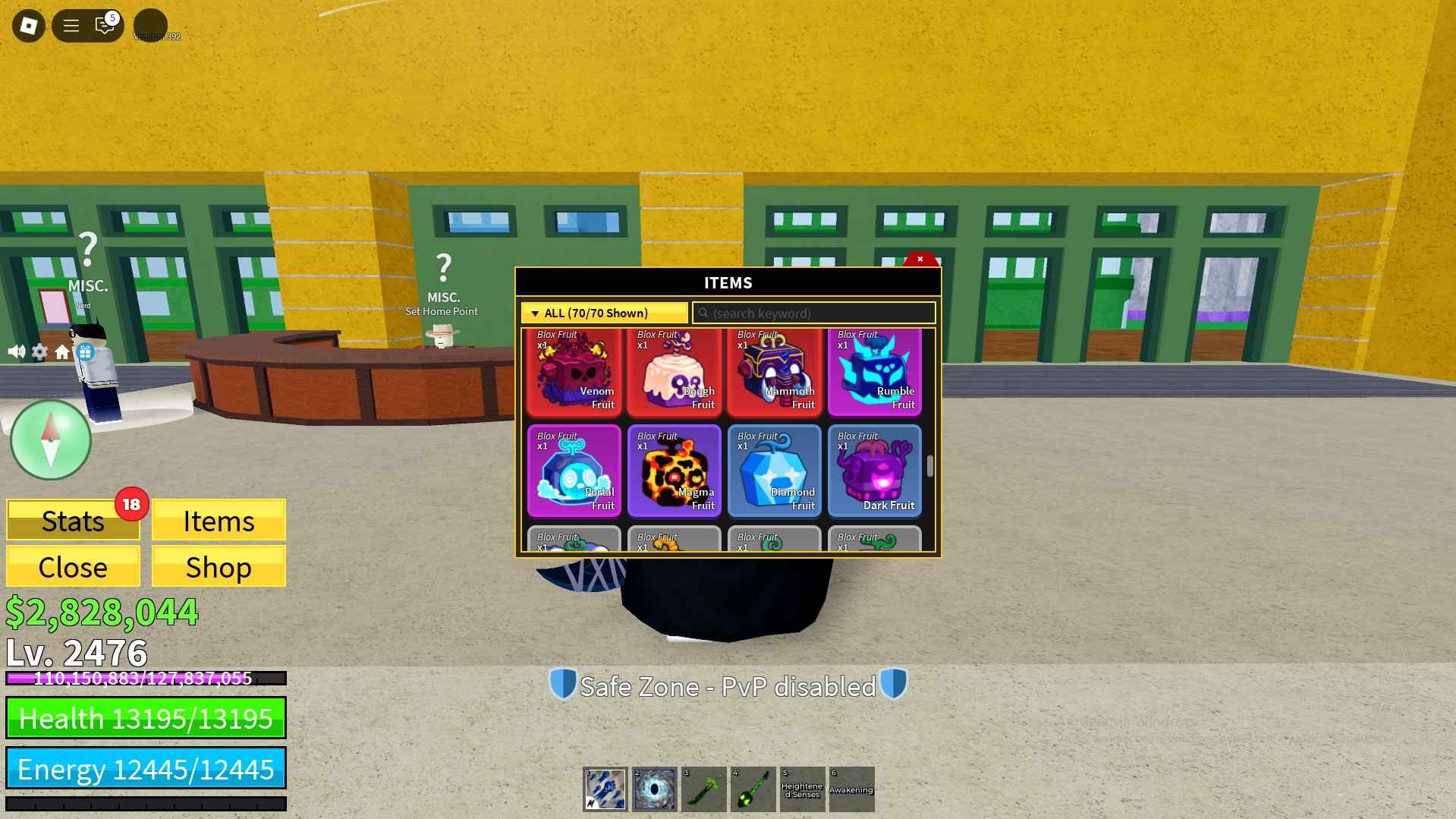This screenshot has height=819, width=1456.
Task: Equip the green sword in hotbar slot 3
Action: [x=703, y=789]
